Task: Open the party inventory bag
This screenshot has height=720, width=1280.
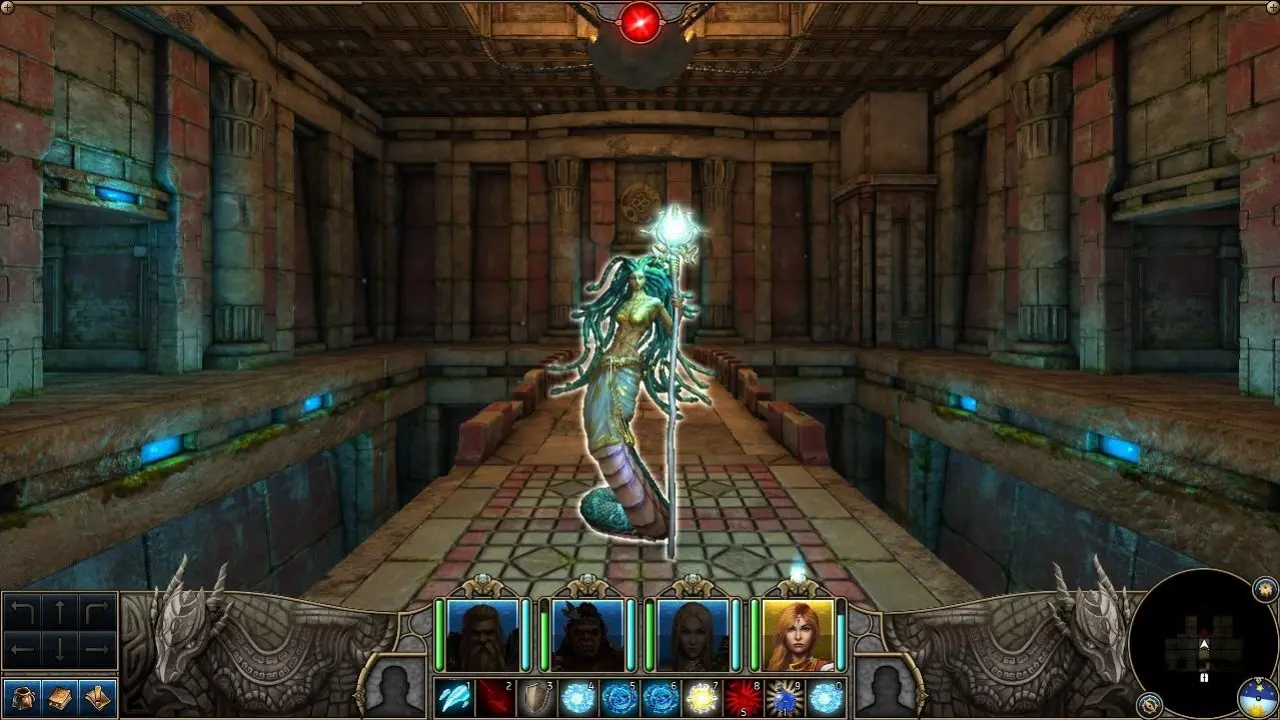Action: click(x=22, y=698)
